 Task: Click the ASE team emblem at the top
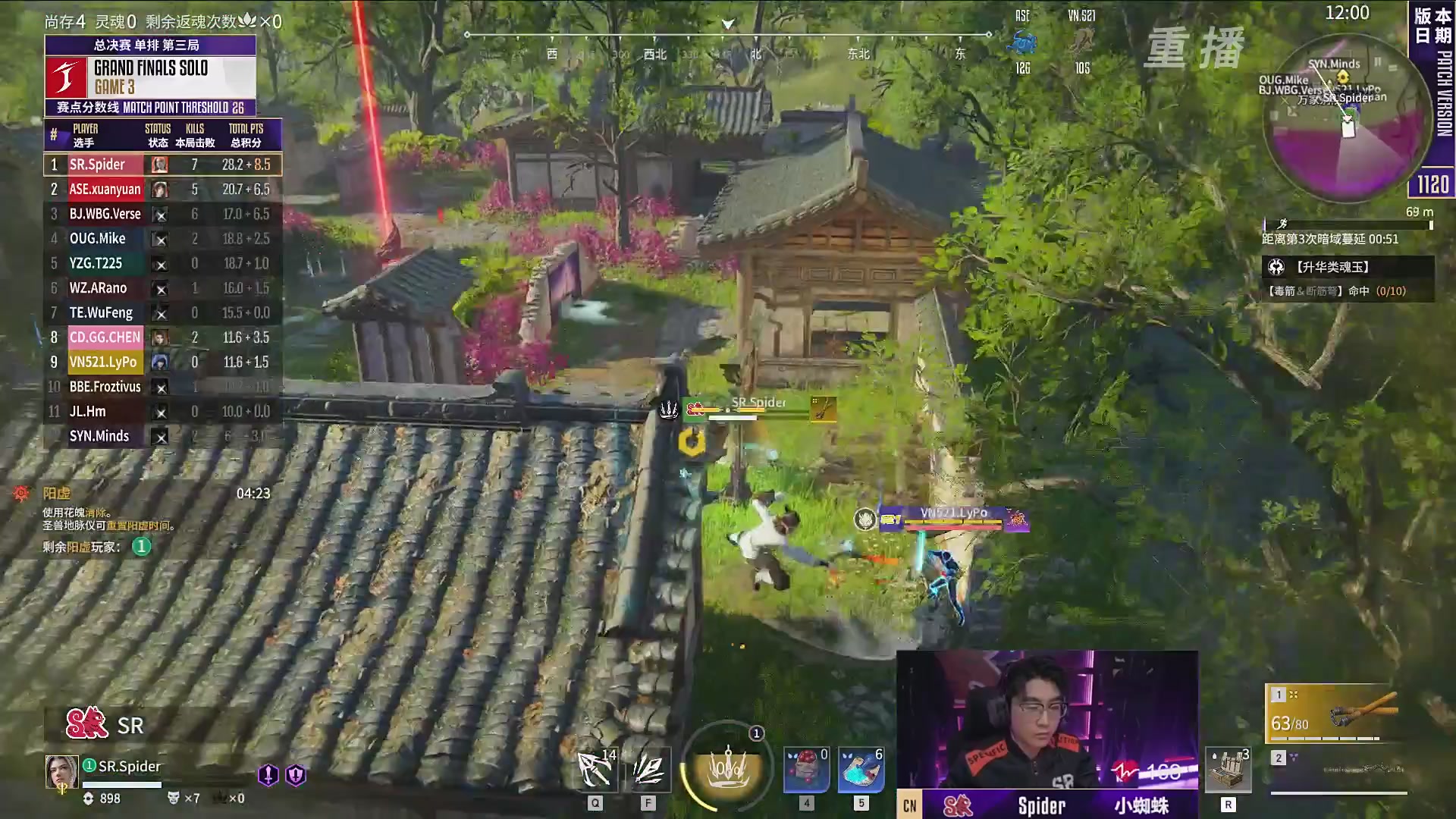tap(1022, 42)
